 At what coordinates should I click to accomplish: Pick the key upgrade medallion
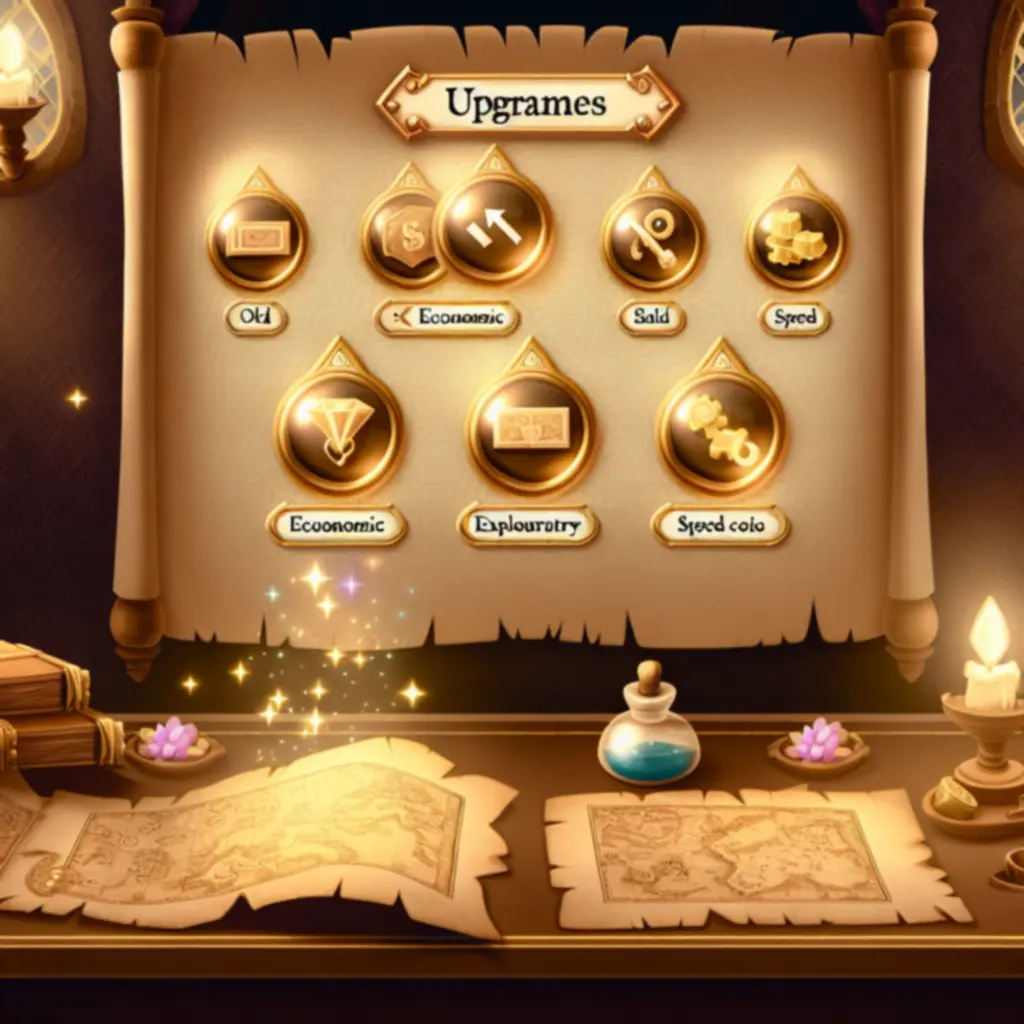[x=652, y=239]
